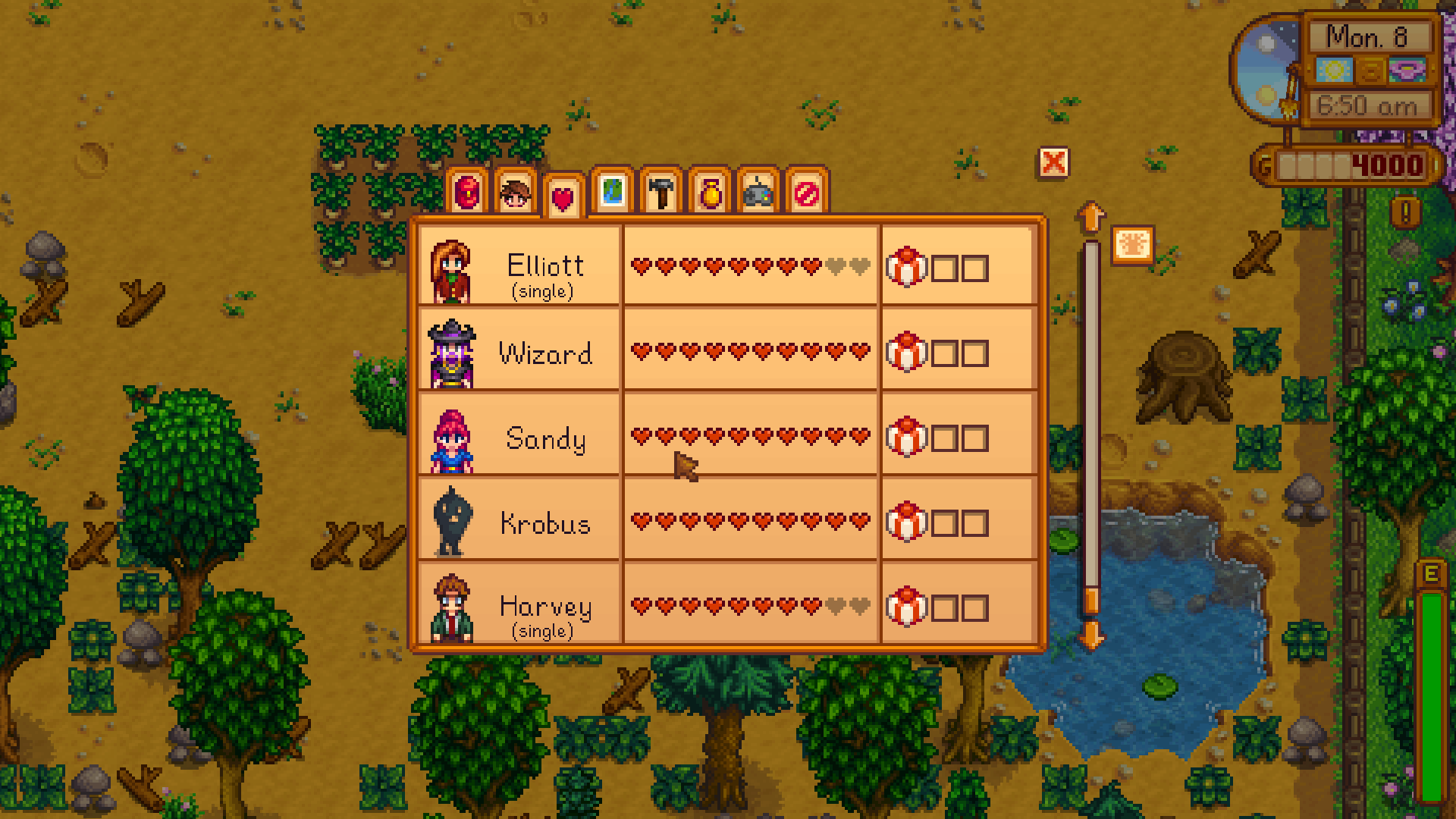Open the journal exclamation icon

[1405, 212]
